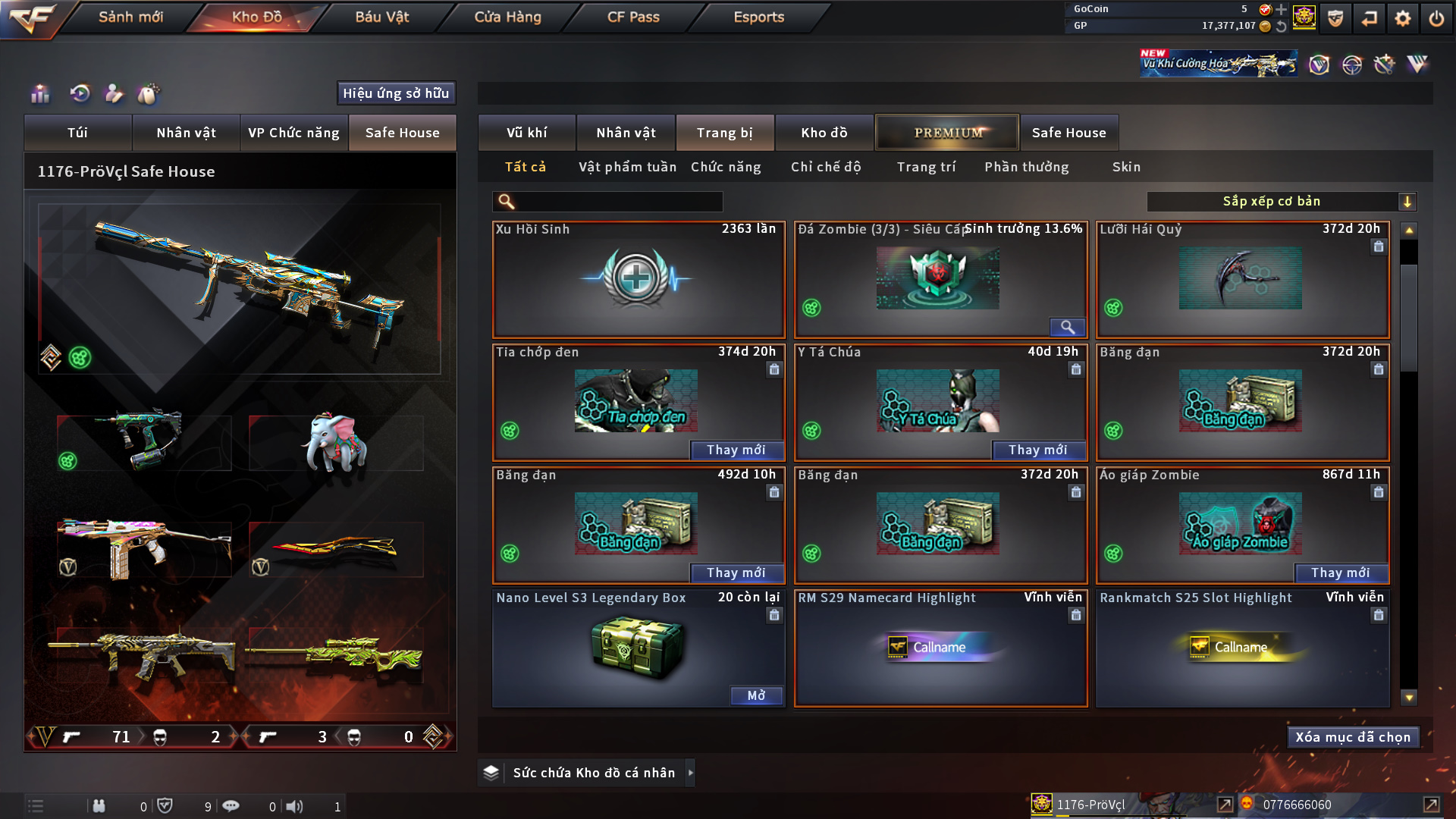Open the Nano Level S3 Legendary Box
The image size is (1456, 819).
point(755,696)
